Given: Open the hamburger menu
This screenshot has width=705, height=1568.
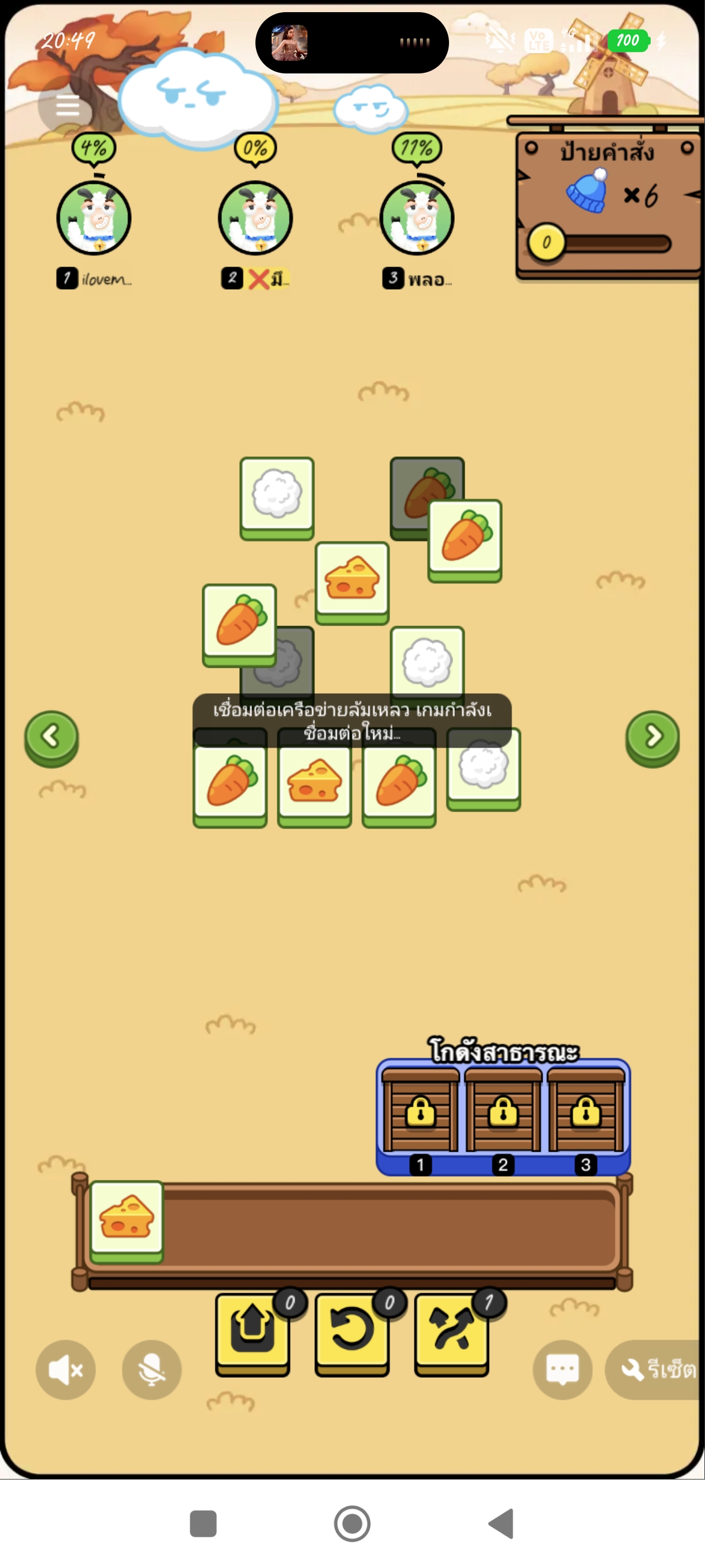Looking at the screenshot, I should coord(67,106).
